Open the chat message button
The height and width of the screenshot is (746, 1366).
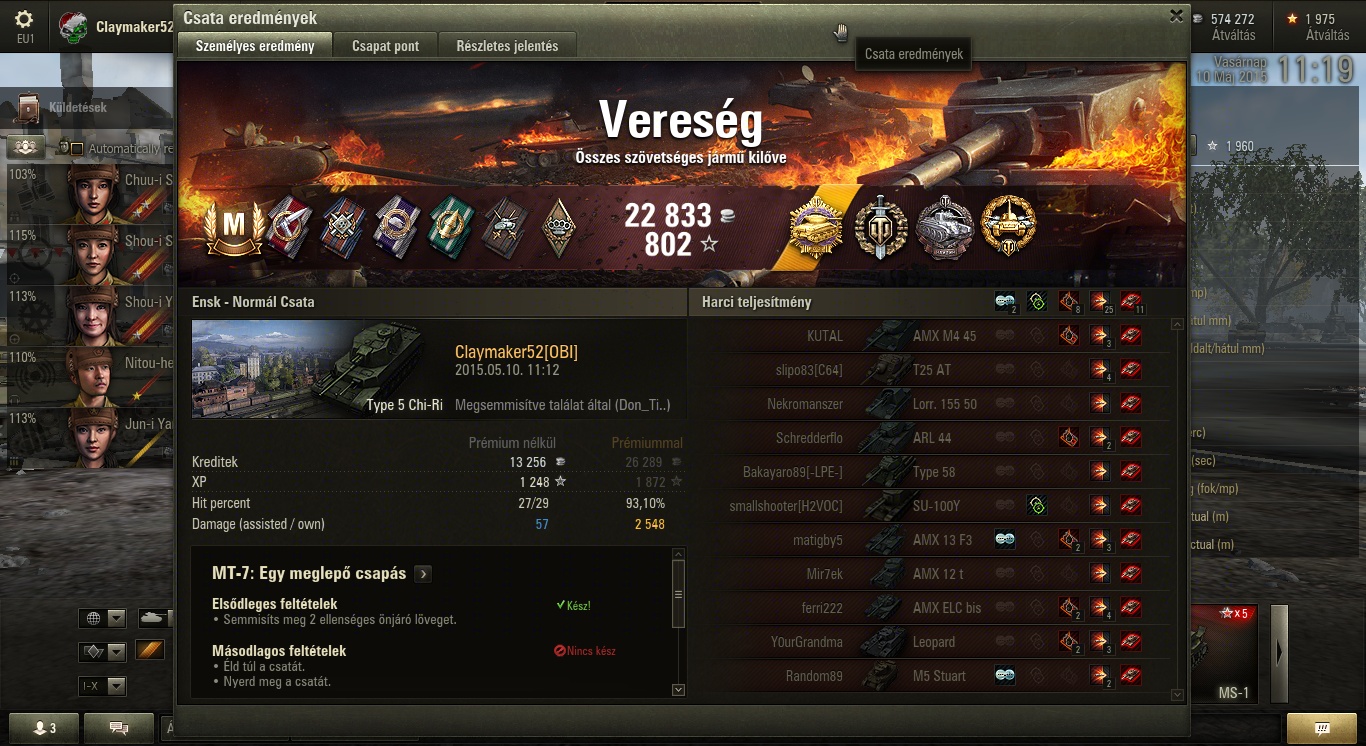118,728
